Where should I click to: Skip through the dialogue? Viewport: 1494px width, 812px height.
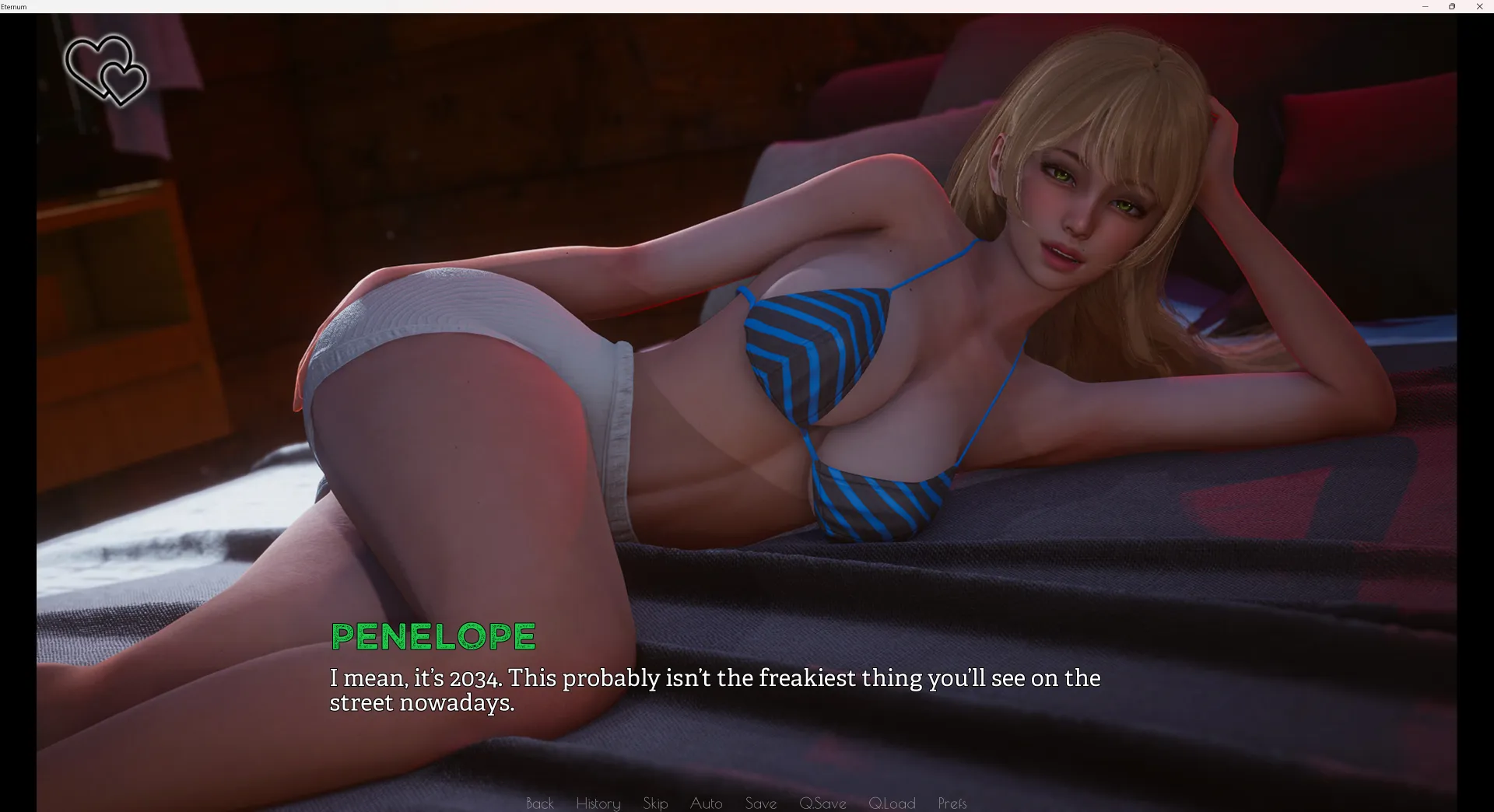pos(655,803)
